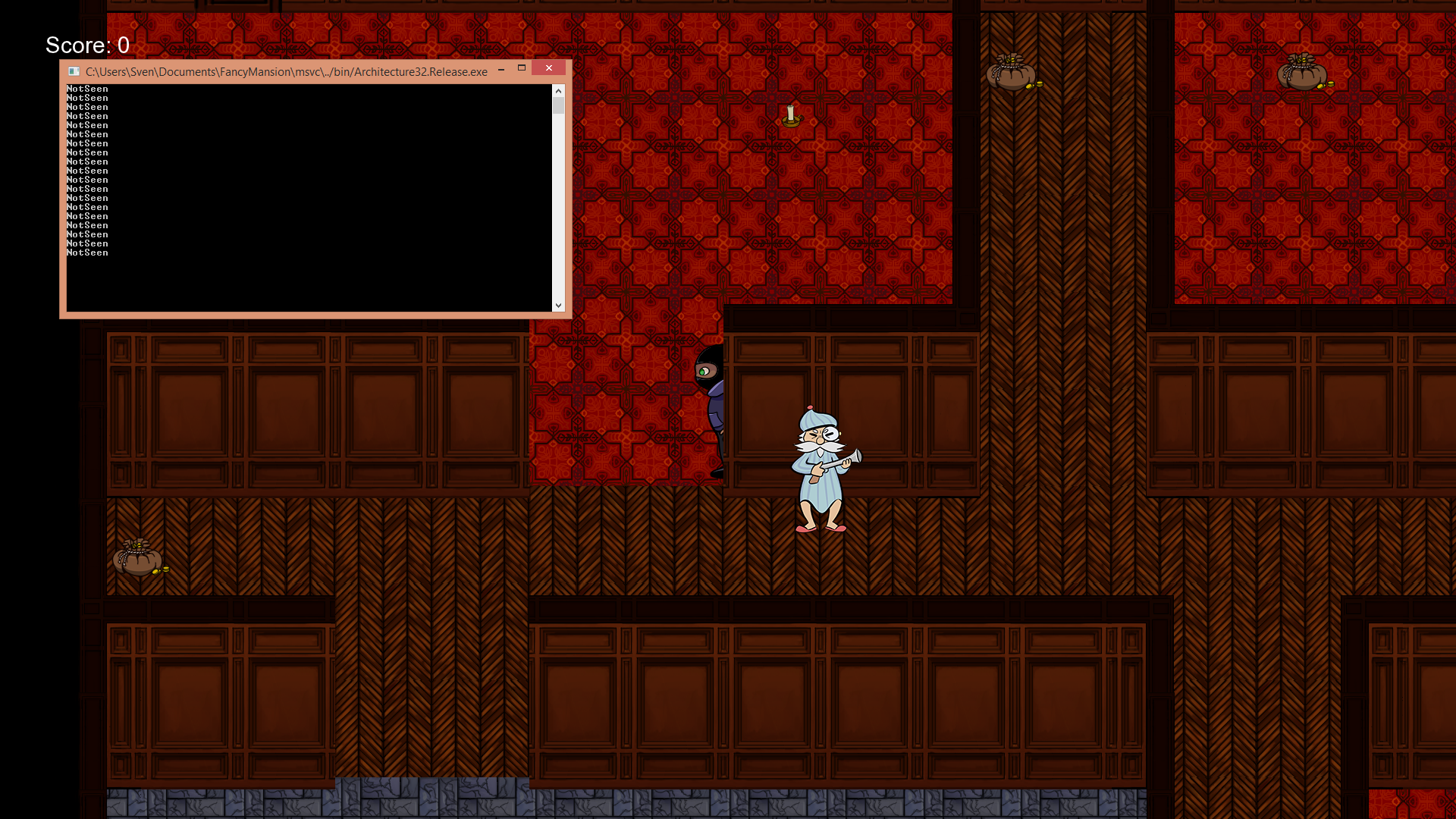Click the money bag on the lower left floor

(x=138, y=559)
